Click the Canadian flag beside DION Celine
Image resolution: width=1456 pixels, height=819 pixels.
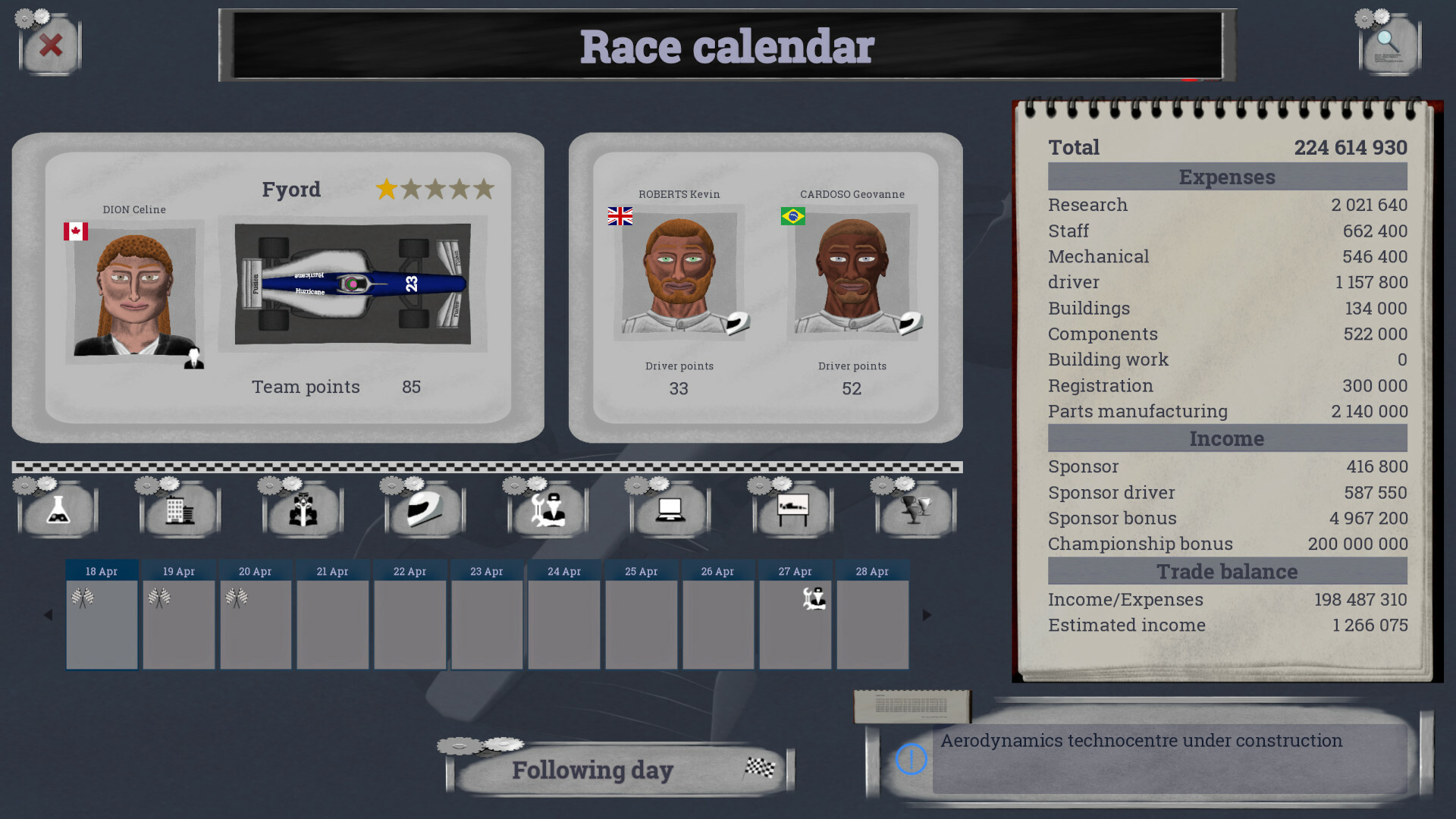[76, 231]
